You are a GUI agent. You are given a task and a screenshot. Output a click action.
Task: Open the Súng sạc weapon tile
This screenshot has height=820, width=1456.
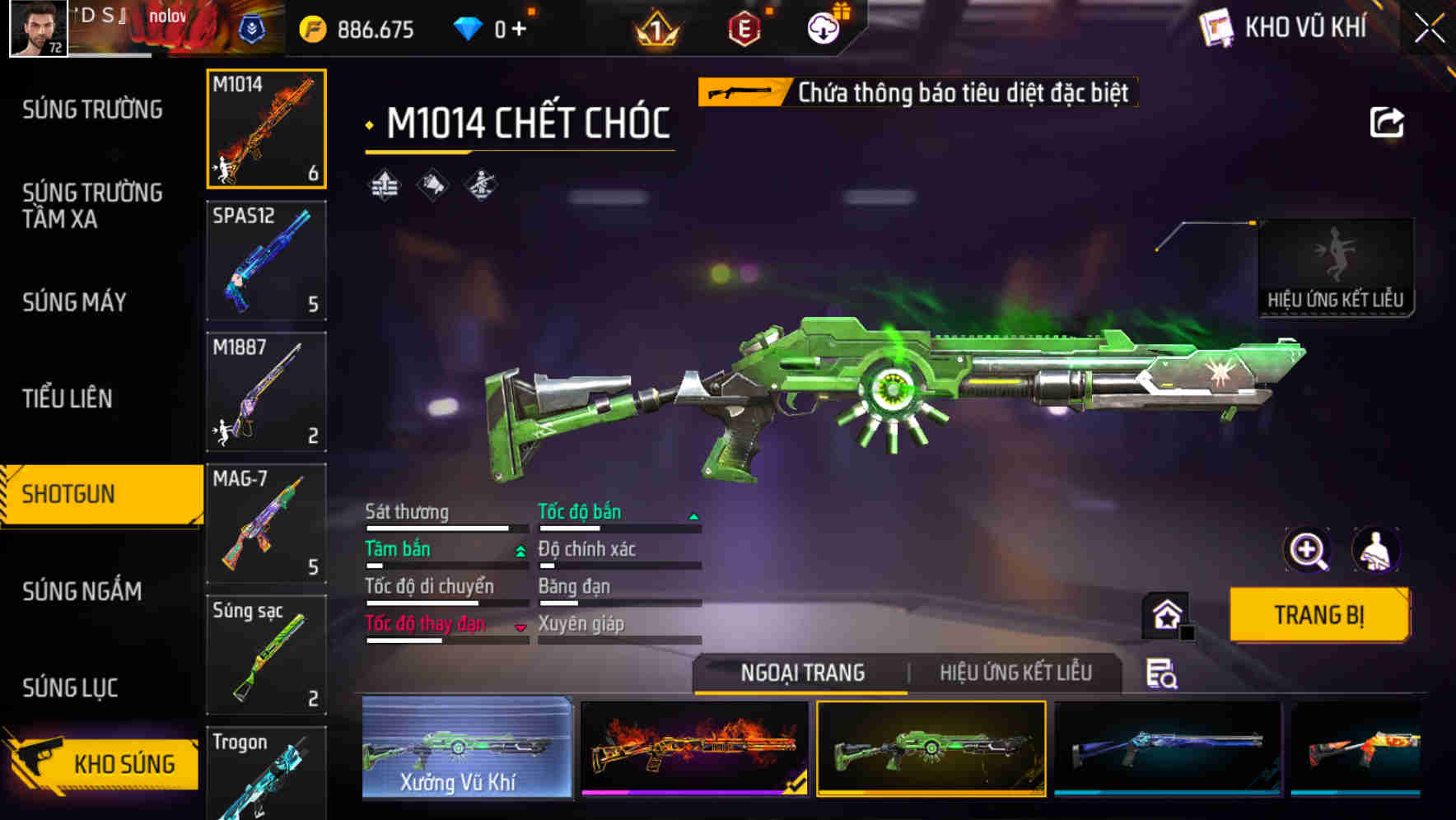pos(266,655)
